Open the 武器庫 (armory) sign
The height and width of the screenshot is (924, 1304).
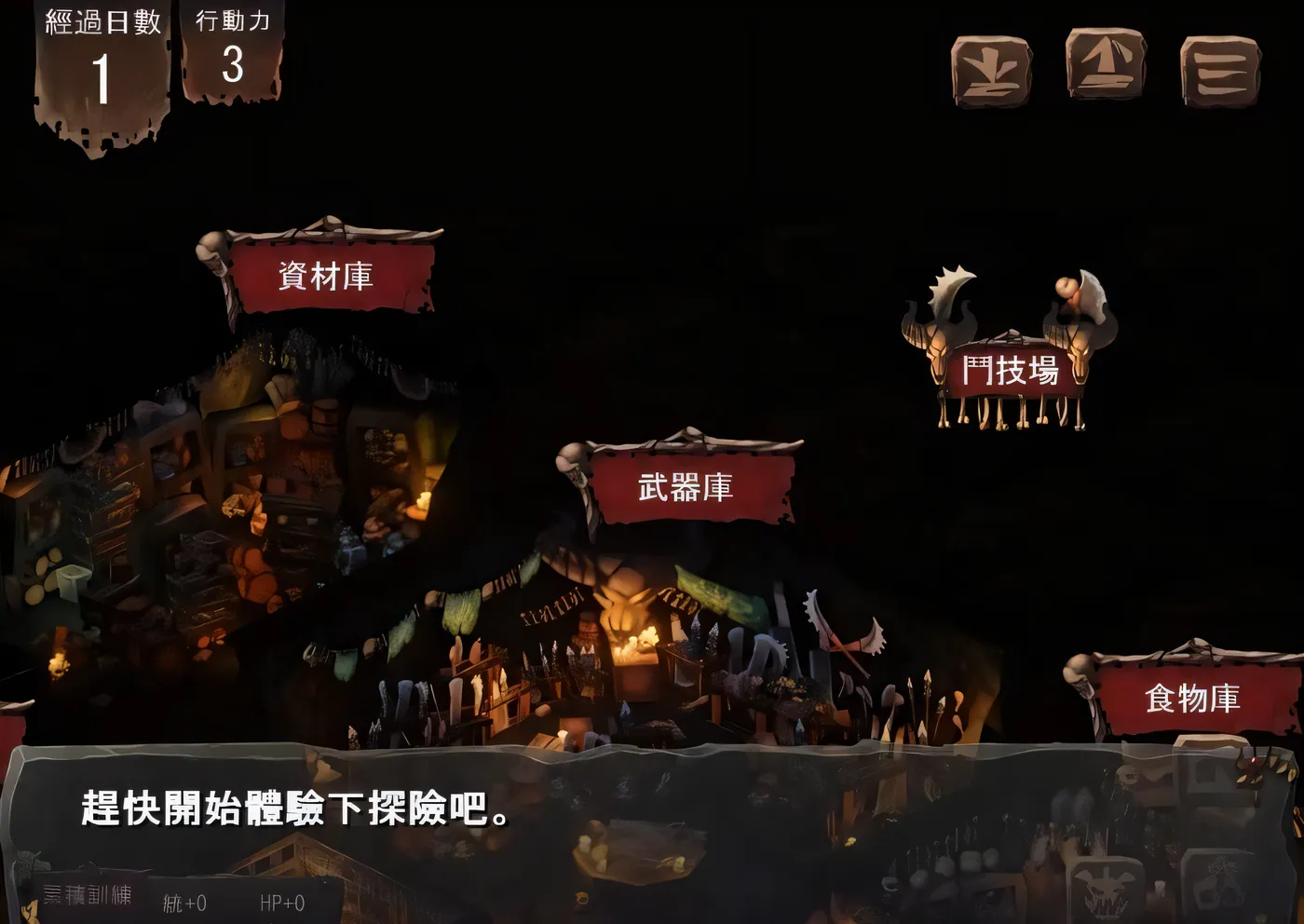[686, 485]
